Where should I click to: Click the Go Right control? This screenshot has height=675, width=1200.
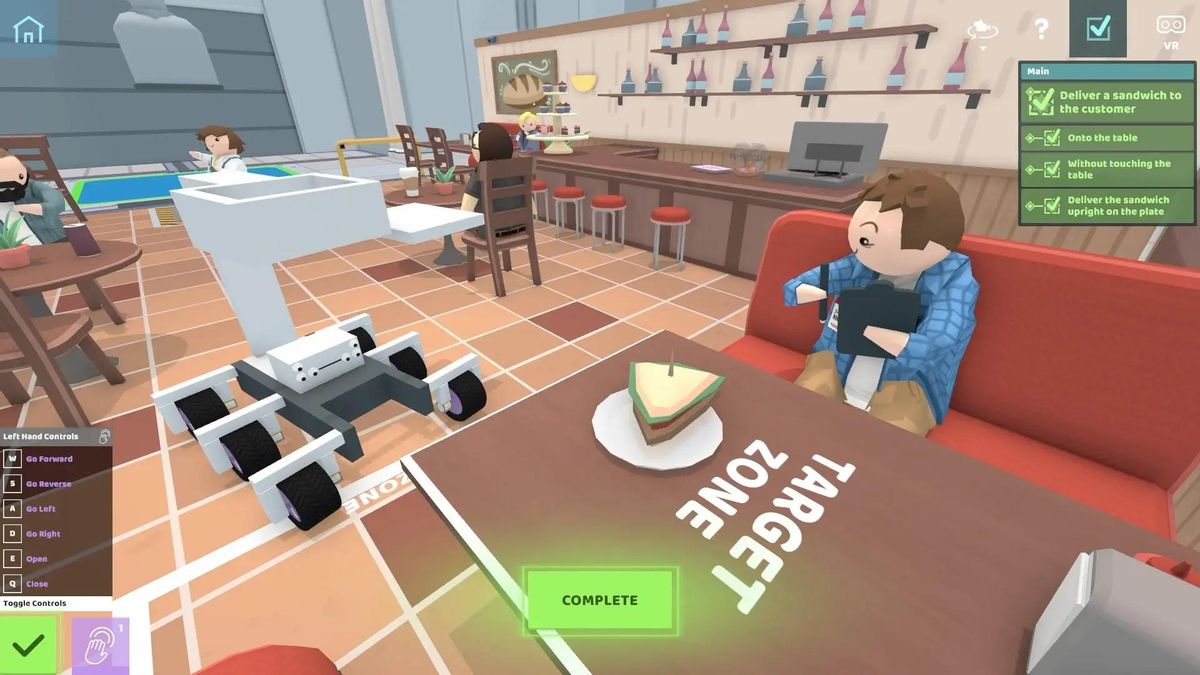[44, 534]
